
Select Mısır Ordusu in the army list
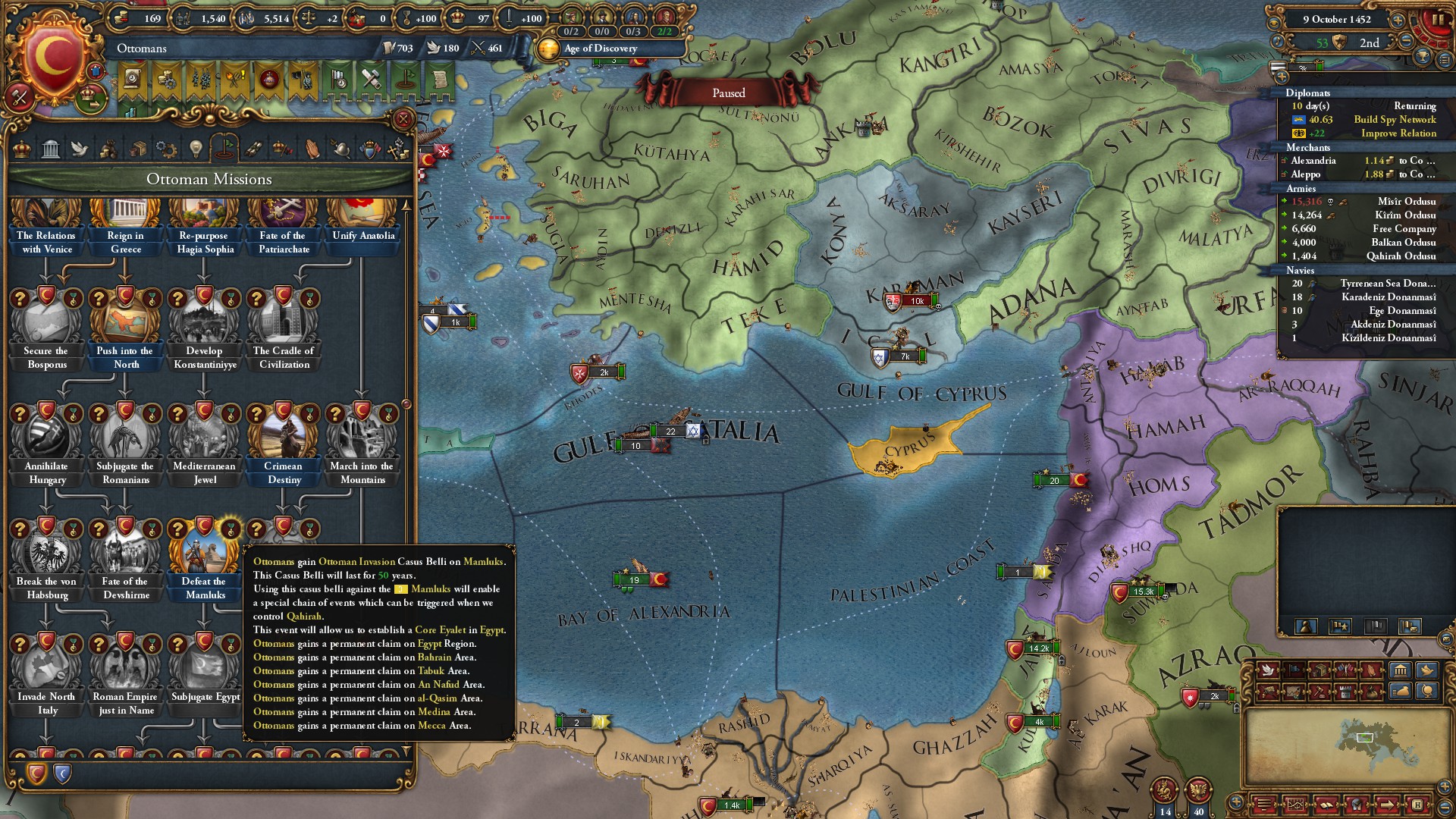1406,202
